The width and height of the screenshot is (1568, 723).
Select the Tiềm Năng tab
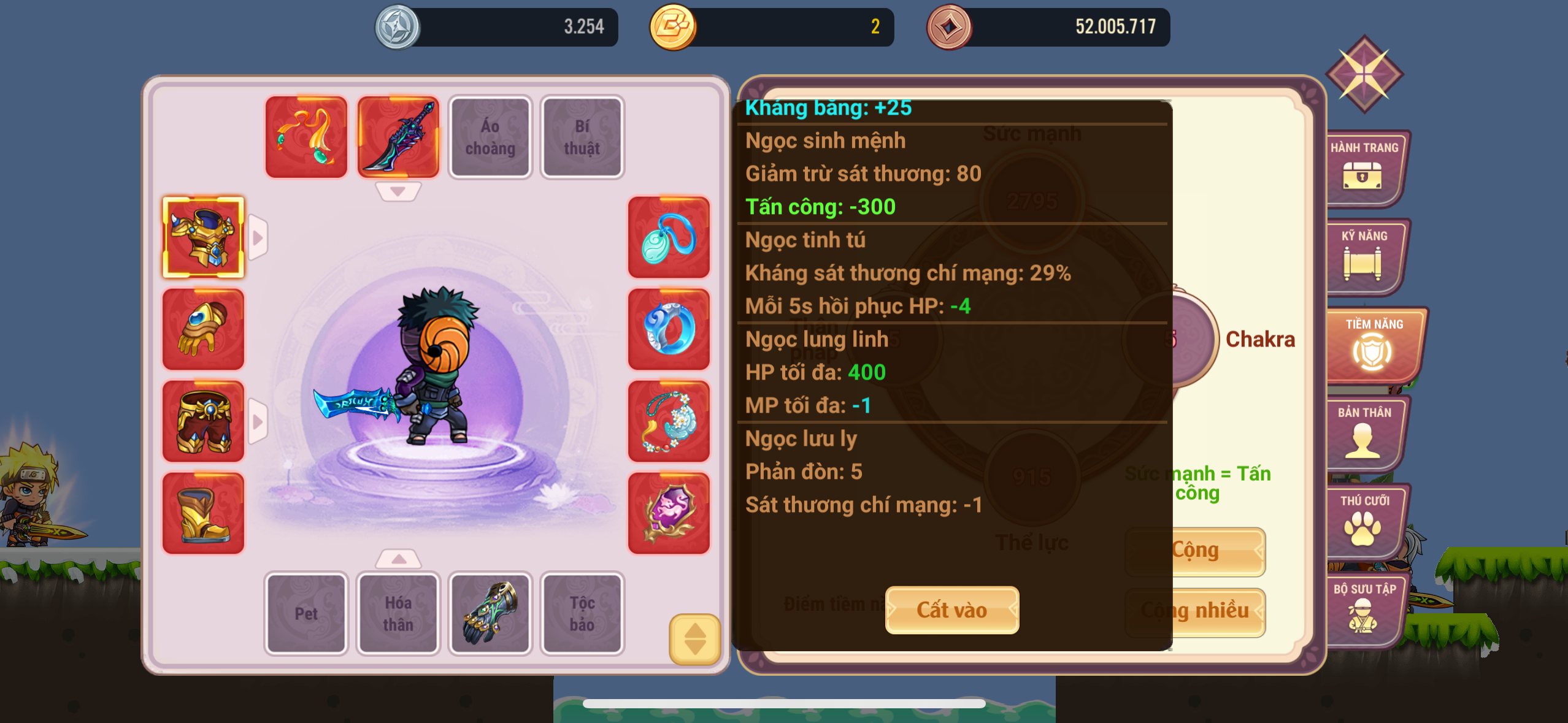point(1373,345)
